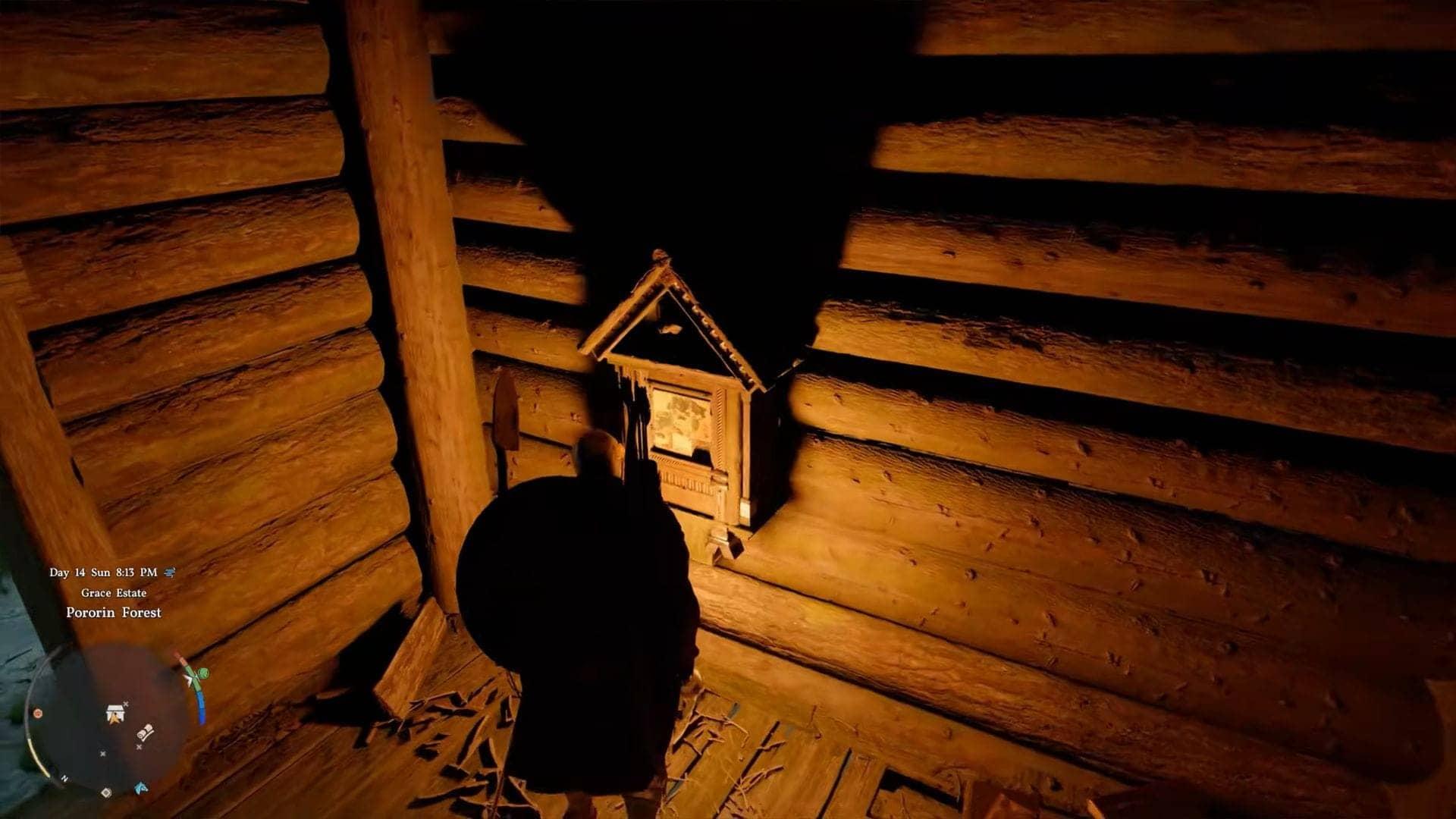
Task: Click the orange dot marker on the minimap rim
Action: (37, 714)
